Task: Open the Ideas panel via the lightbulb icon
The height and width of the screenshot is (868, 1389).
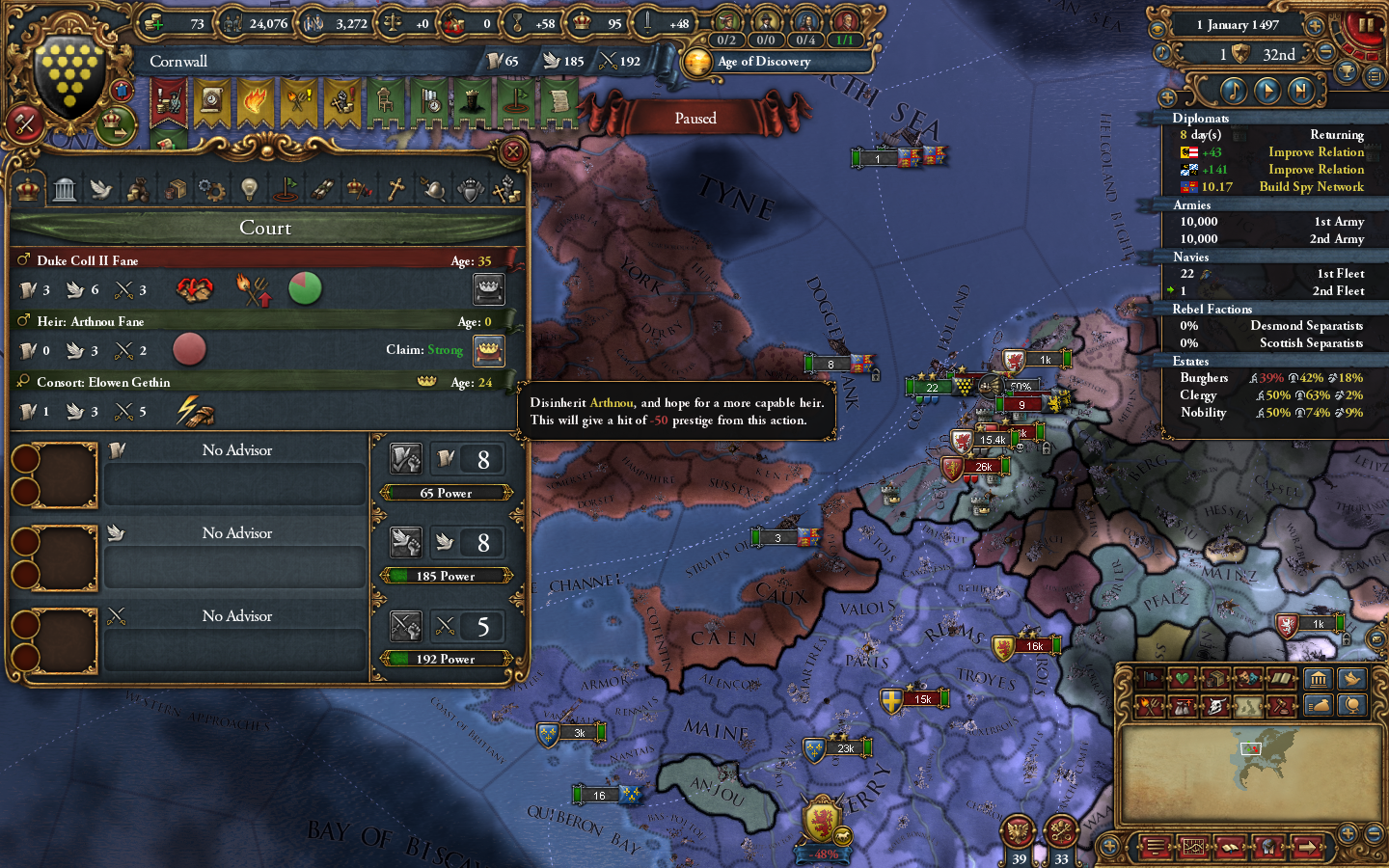Action: (249, 188)
